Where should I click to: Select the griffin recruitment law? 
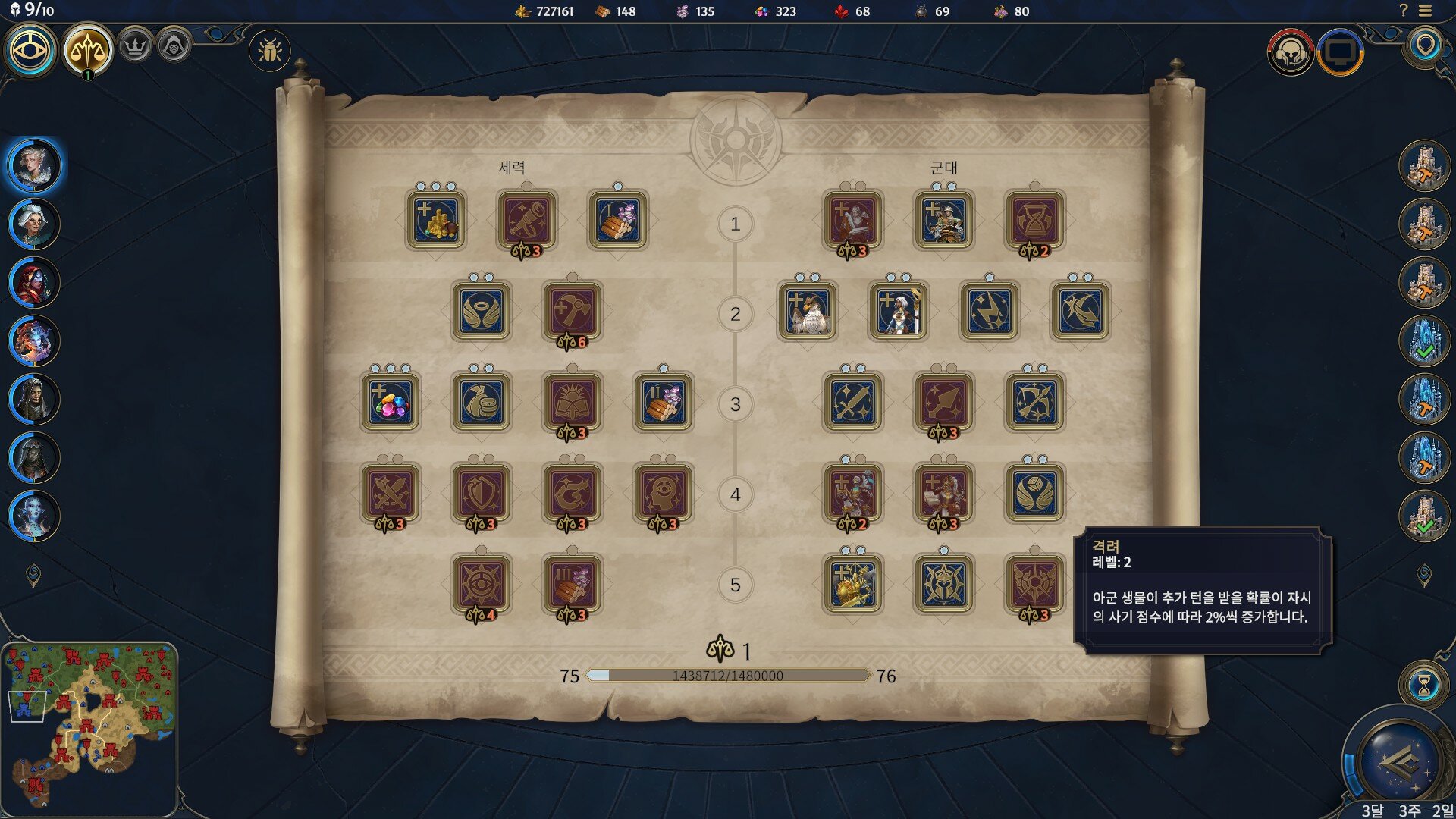point(808,311)
